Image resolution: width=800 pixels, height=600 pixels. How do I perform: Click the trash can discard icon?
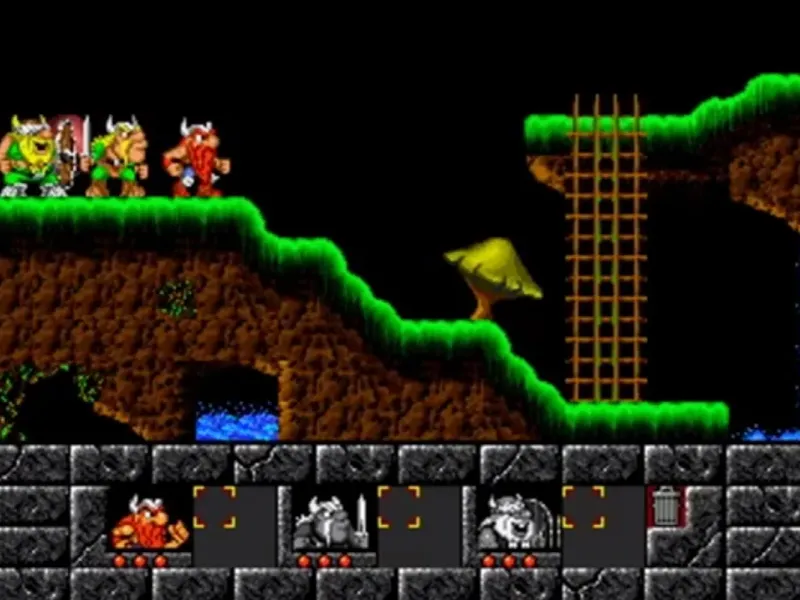point(665,507)
